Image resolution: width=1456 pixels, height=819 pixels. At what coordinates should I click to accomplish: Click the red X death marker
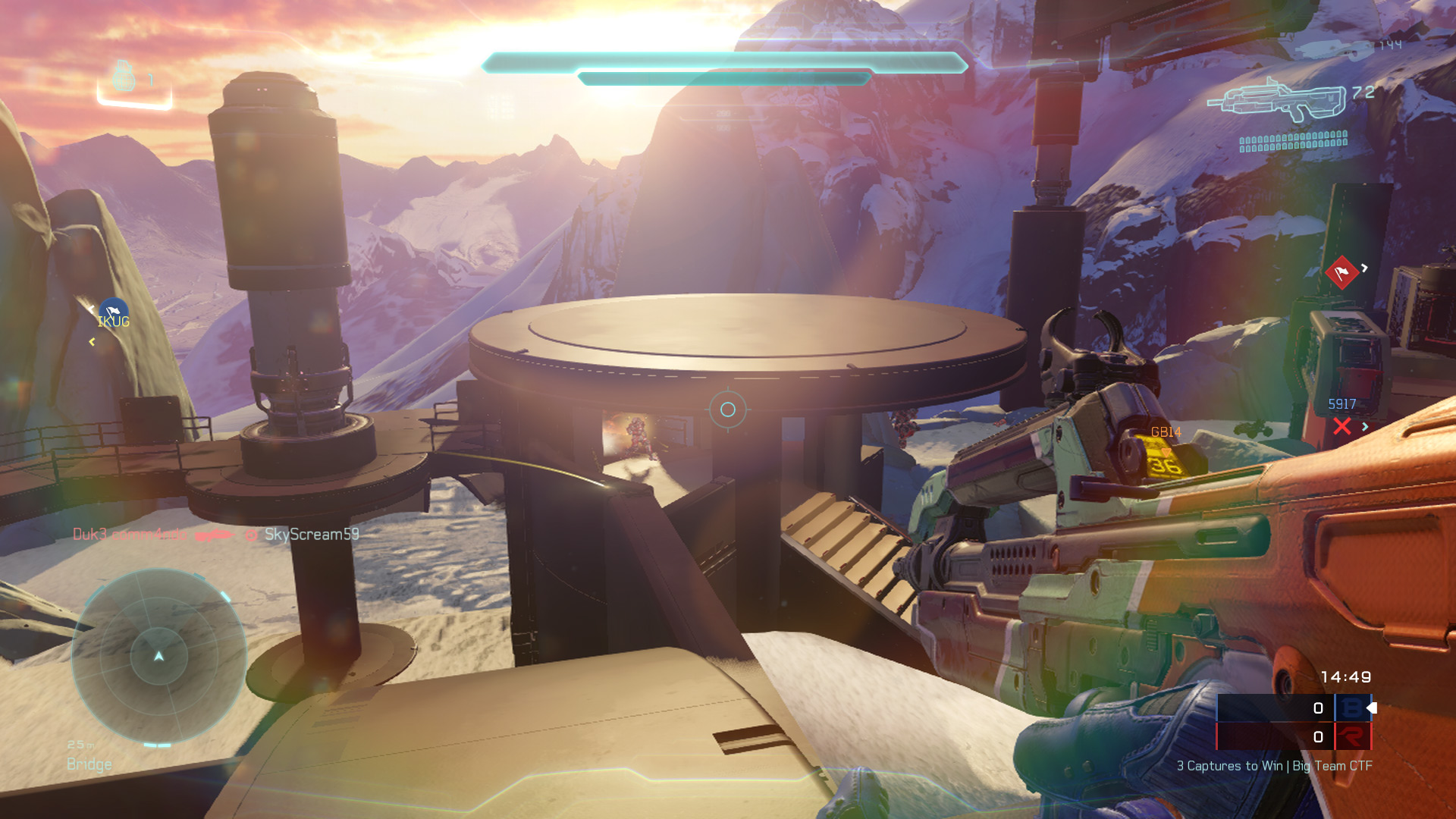coord(1341,426)
